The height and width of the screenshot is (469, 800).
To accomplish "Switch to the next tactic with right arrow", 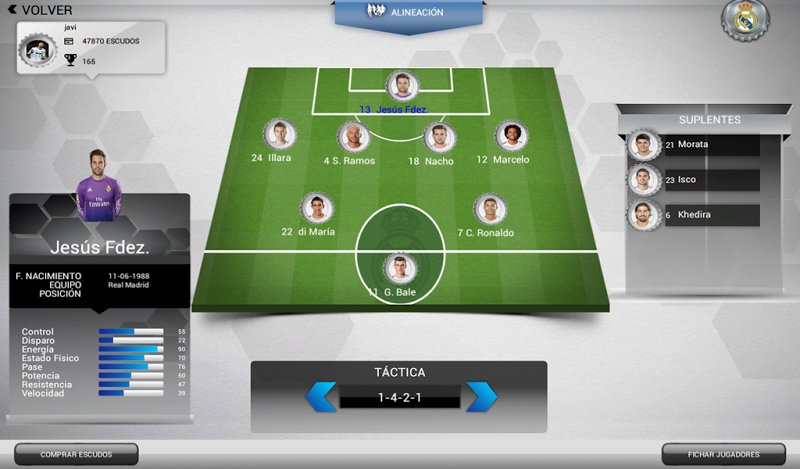I will click(481, 397).
